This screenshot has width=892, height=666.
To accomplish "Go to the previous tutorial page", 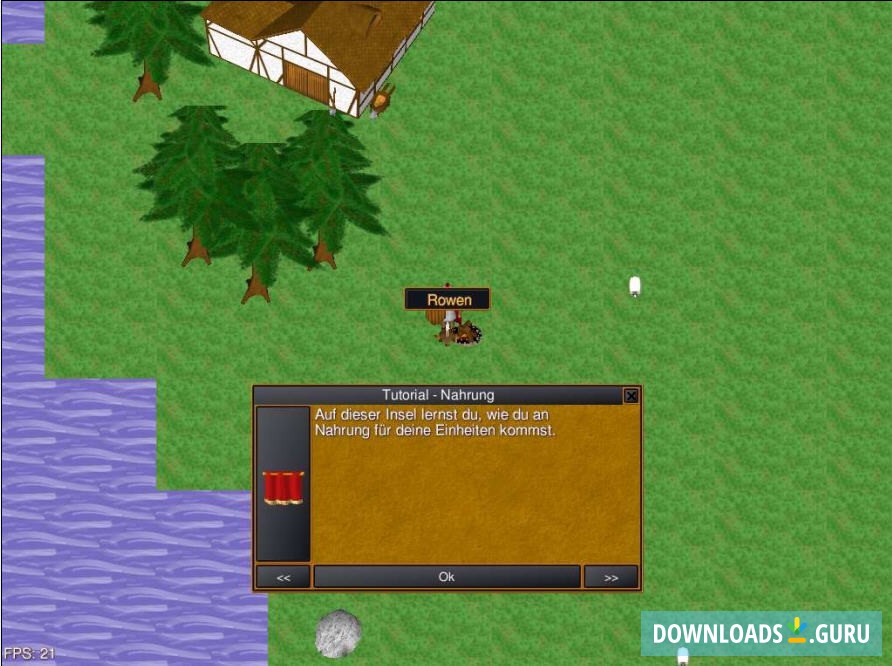I will point(283,577).
